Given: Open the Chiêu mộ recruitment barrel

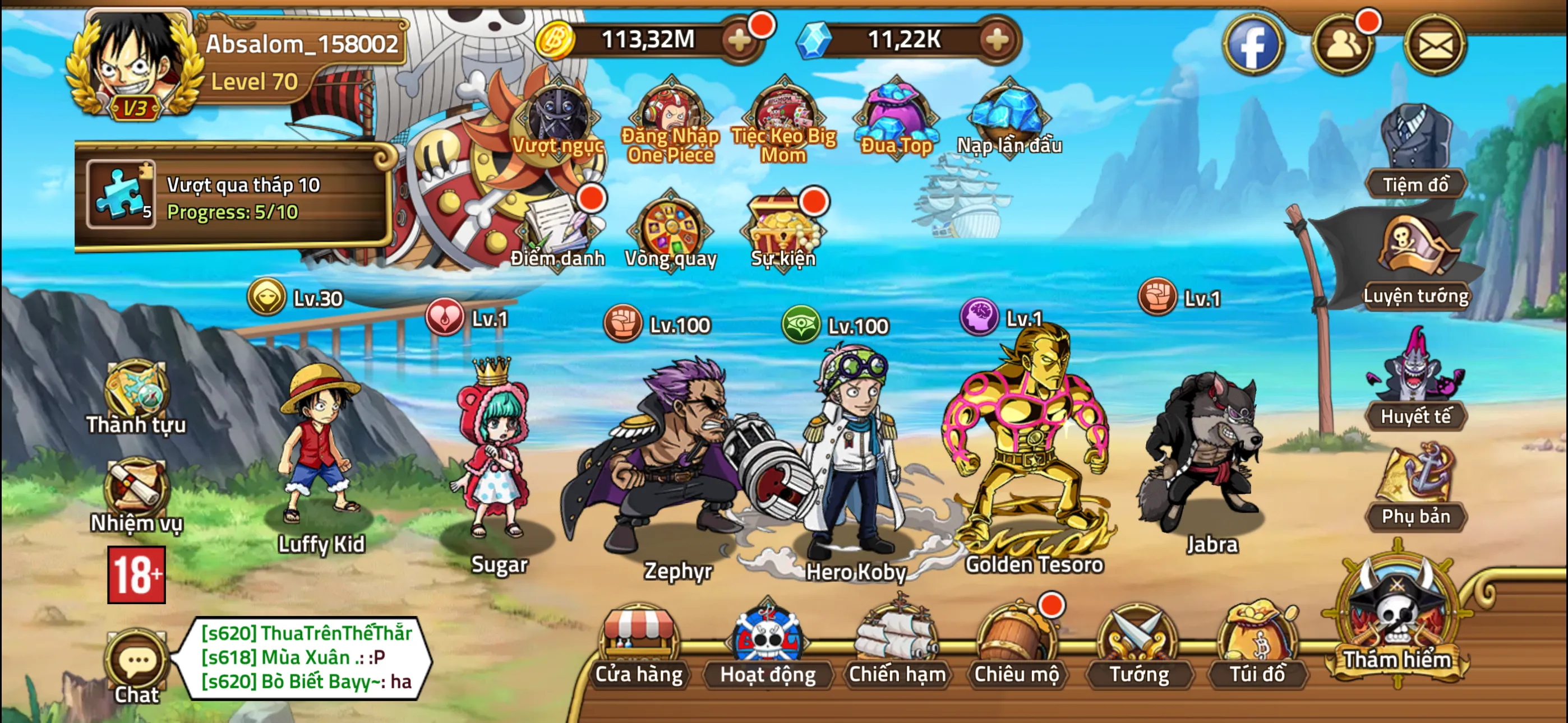Looking at the screenshot, I should click(x=1017, y=646).
